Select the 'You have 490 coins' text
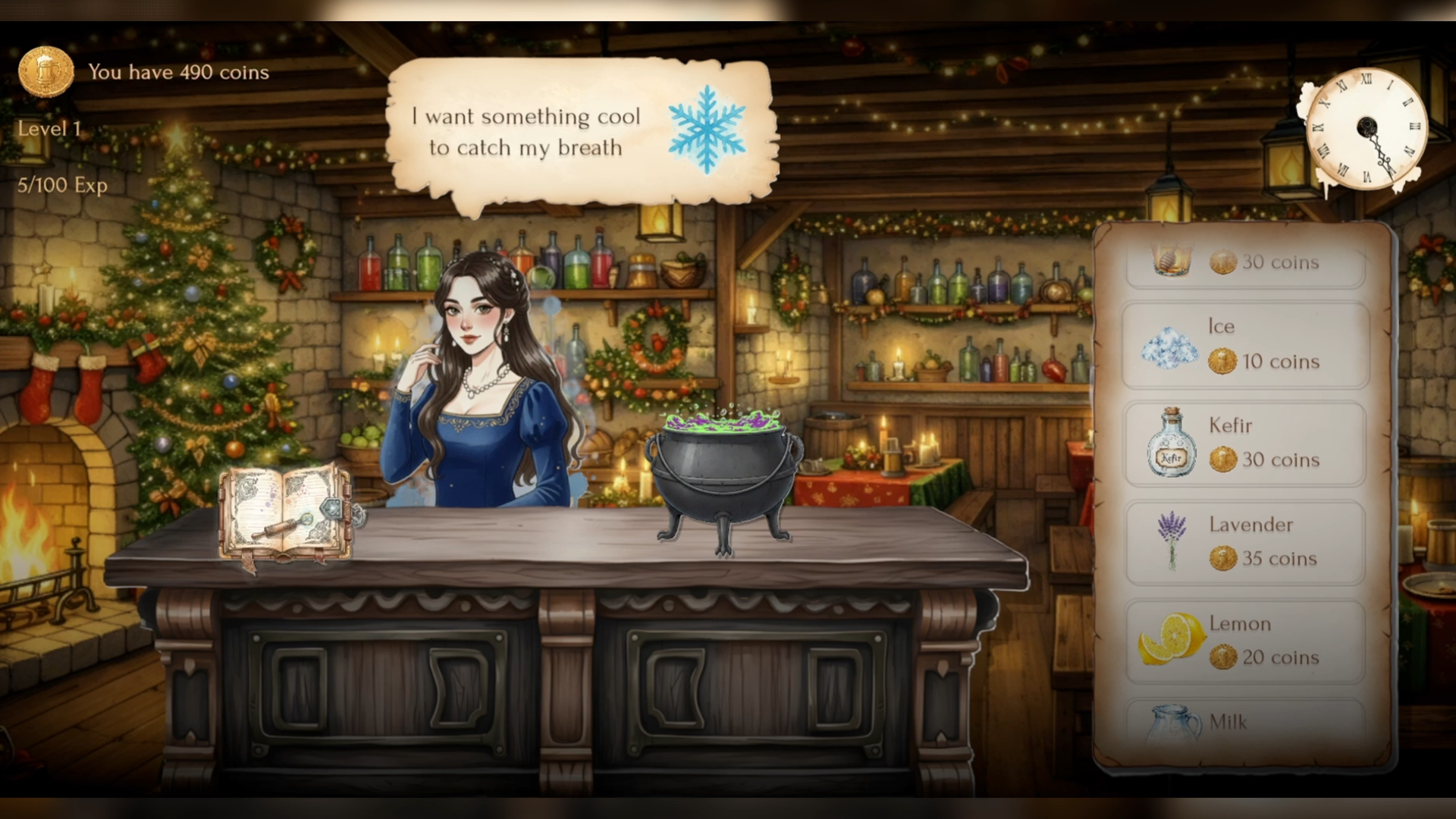Image resolution: width=1456 pixels, height=819 pixels. pos(178,73)
